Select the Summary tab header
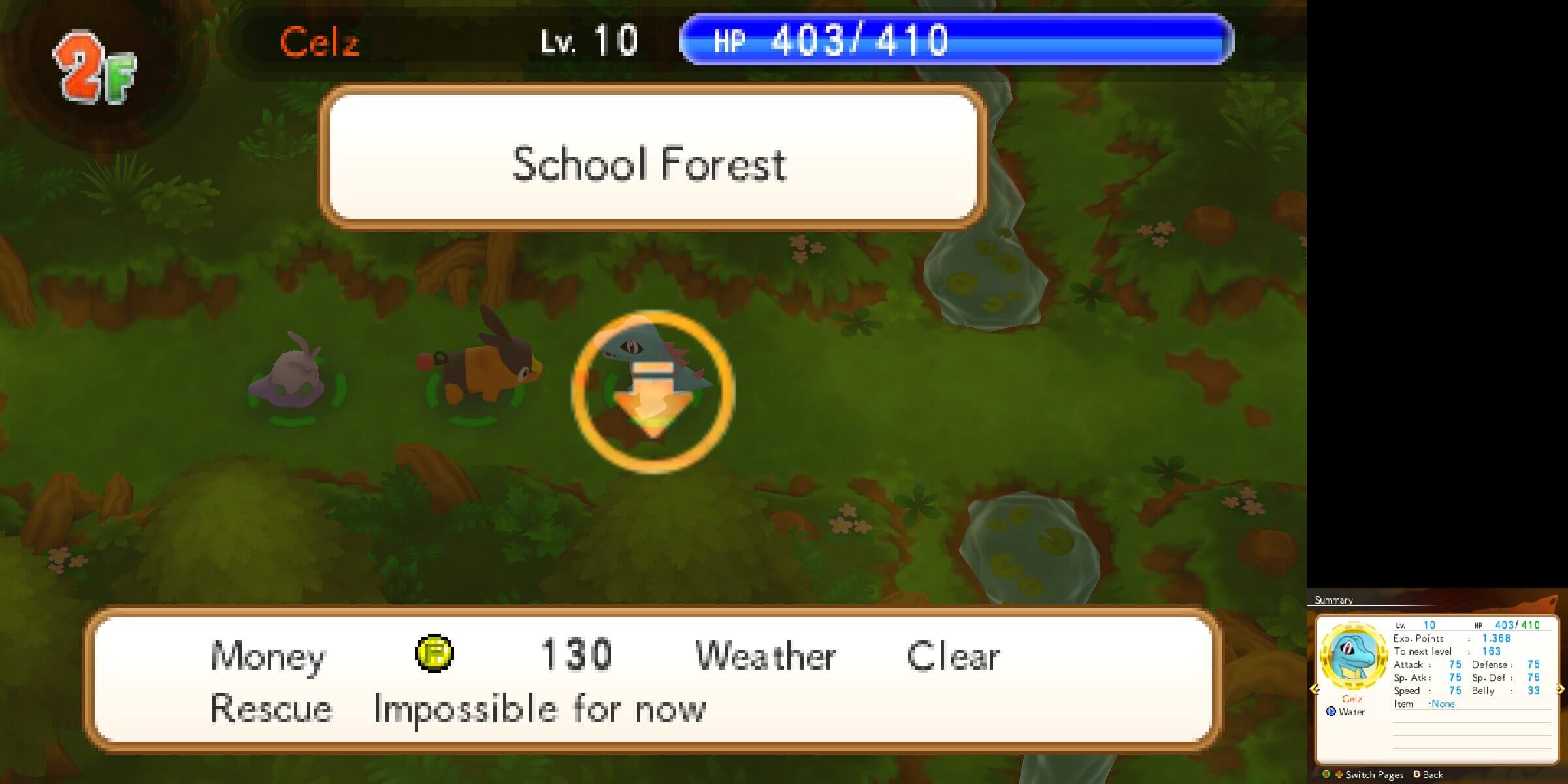The image size is (1568, 784). (1333, 600)
